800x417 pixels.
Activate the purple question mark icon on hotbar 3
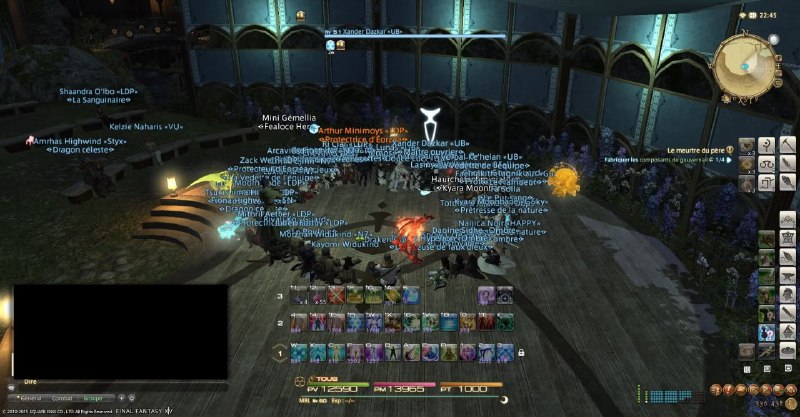click(485, 295)
